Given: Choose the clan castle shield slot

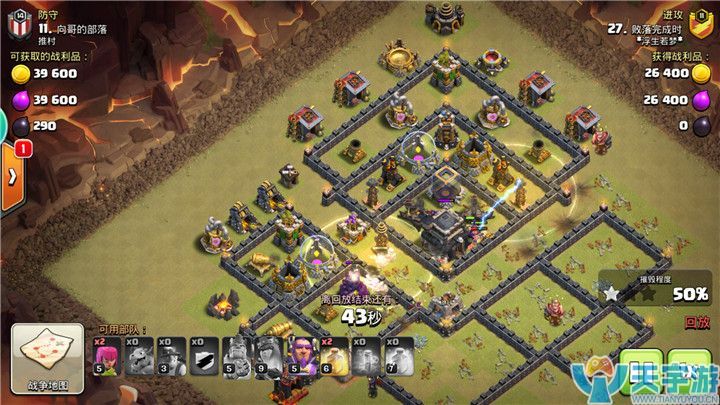Looking at the screenshot, I should [203, 357].
